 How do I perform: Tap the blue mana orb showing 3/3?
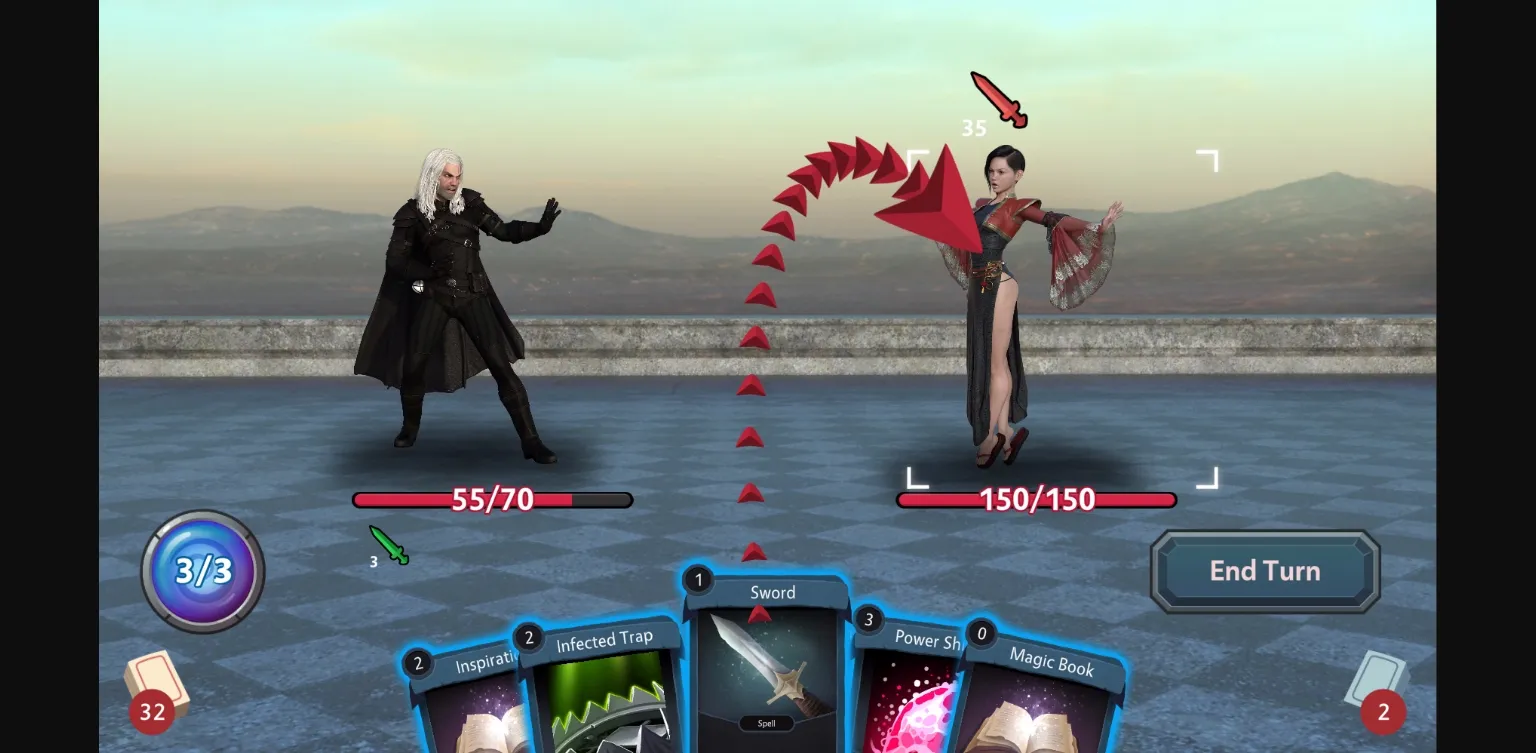pyautogui.click(x=203, y=570)
